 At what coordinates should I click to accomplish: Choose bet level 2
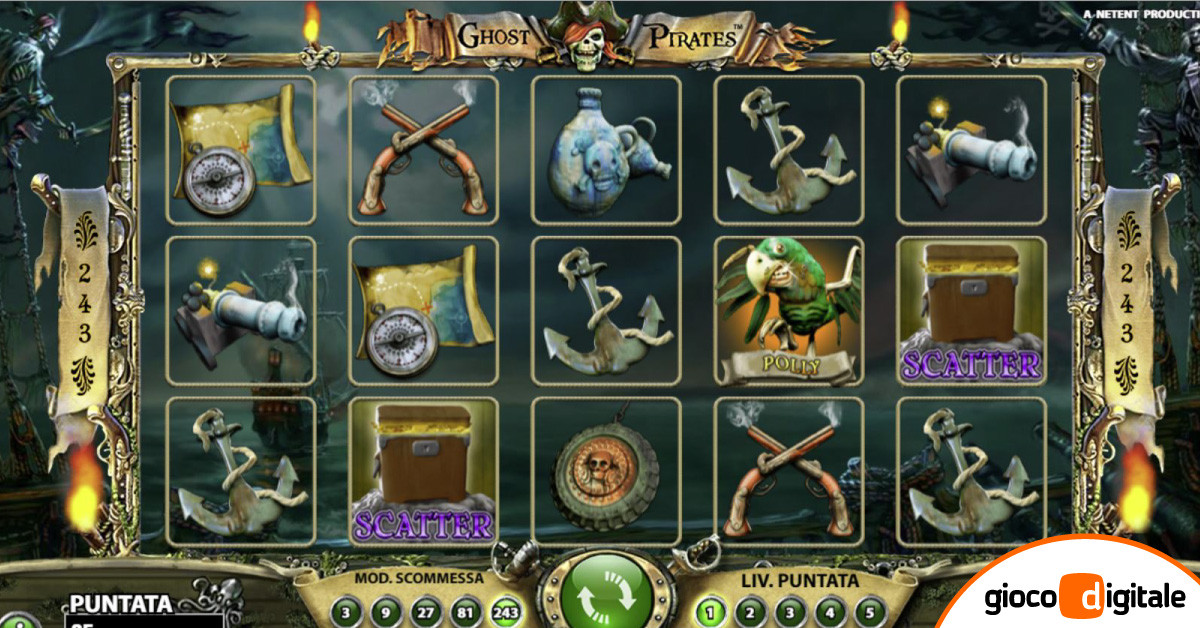[x=751, y=611]
